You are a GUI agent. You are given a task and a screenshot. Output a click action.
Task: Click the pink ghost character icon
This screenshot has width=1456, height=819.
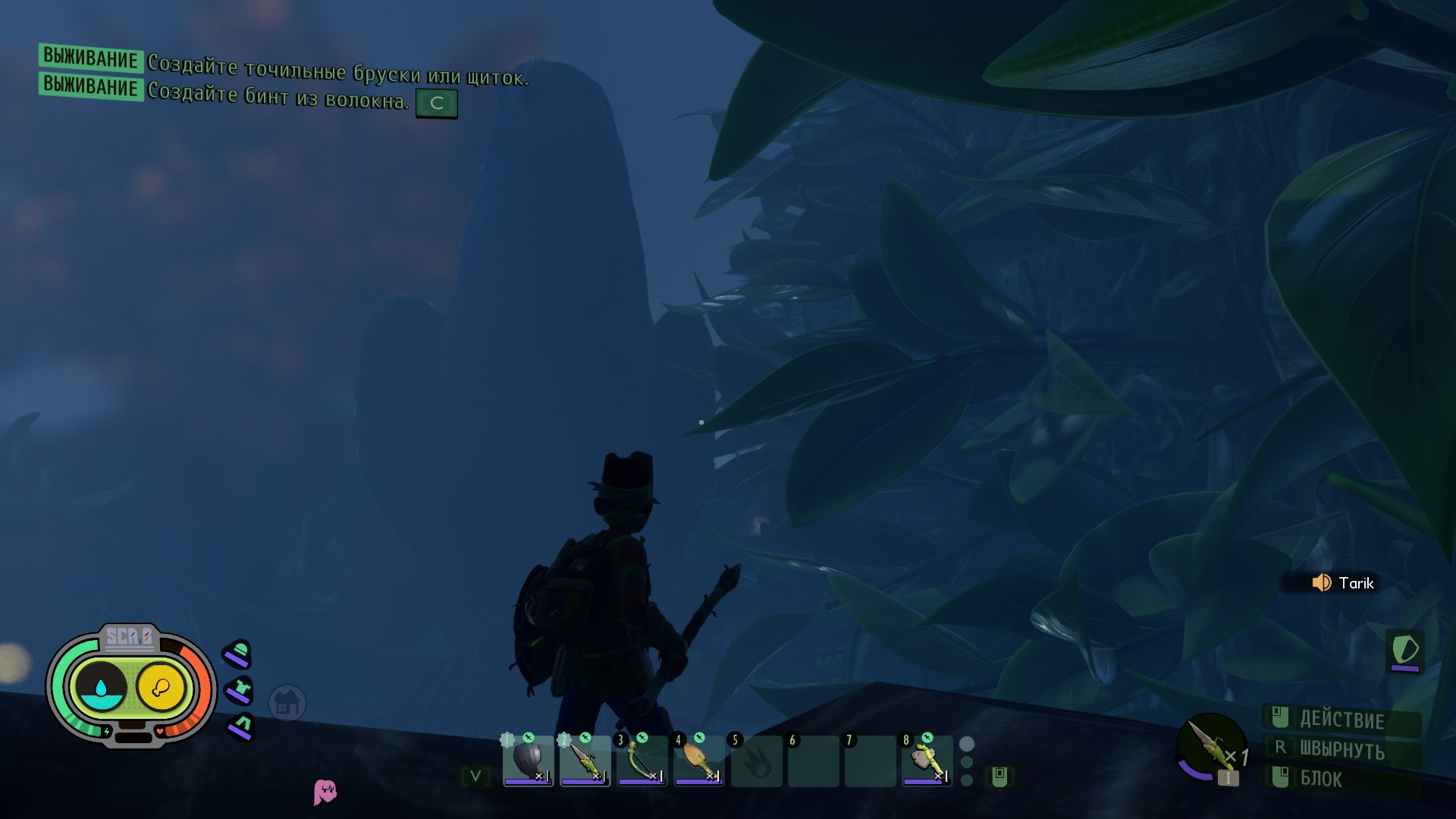325,792
